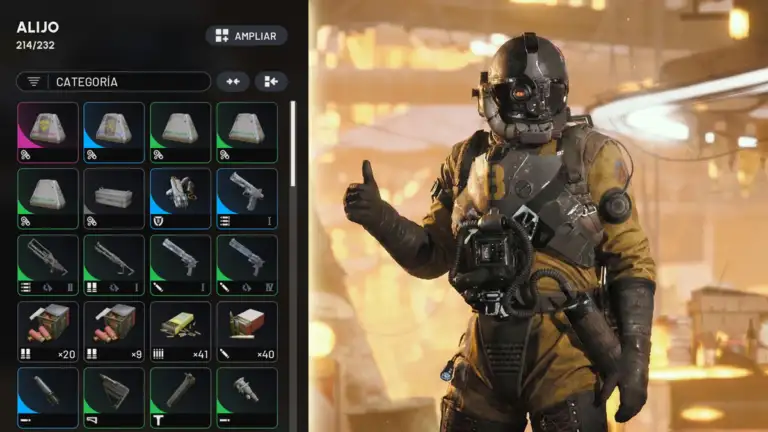This screenshot has width=768, height=432.
Task: Click the Ampliar stash expansion button
Action: (x=246, y=36)
